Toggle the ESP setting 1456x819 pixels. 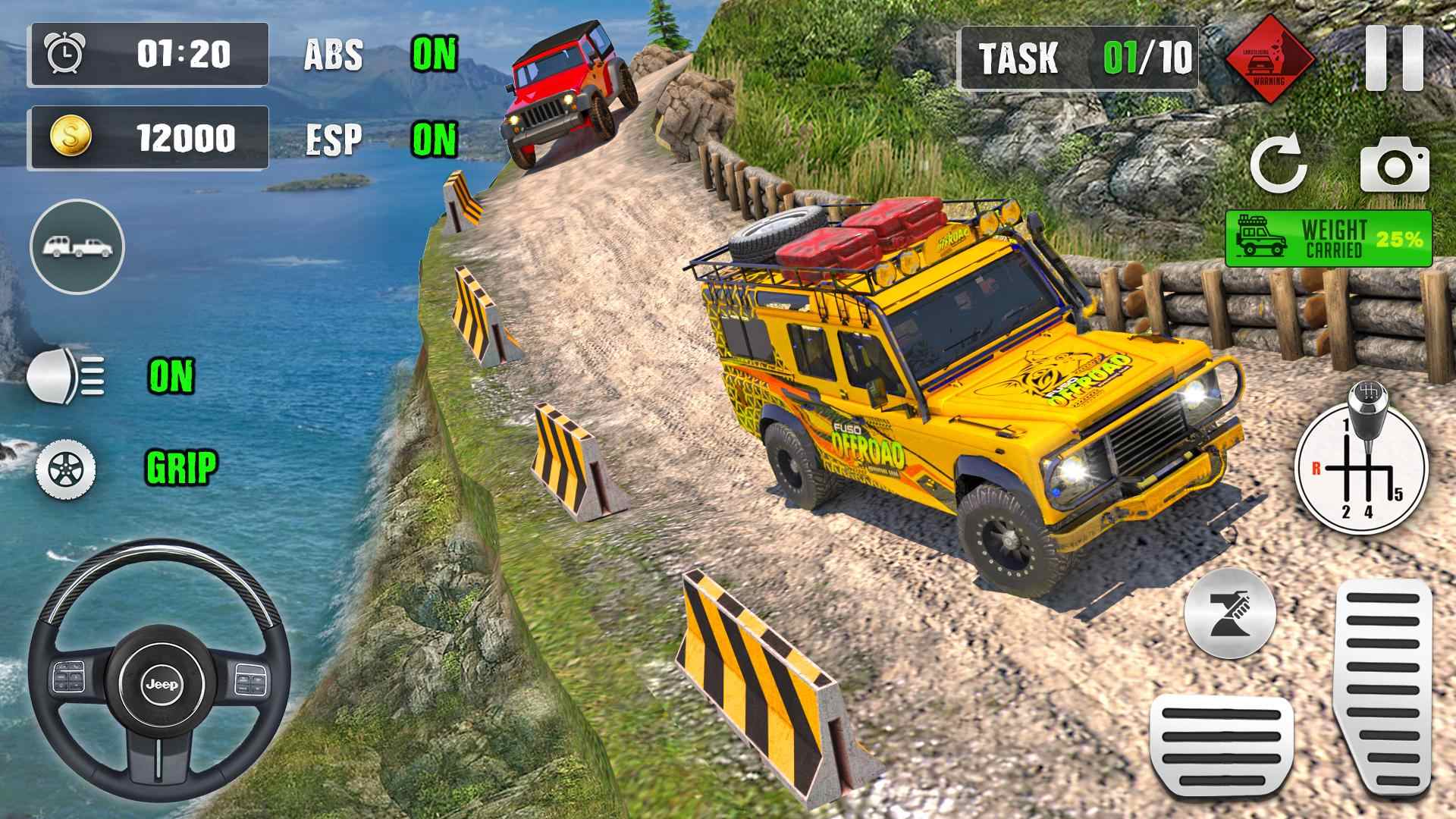click(434, 139)
